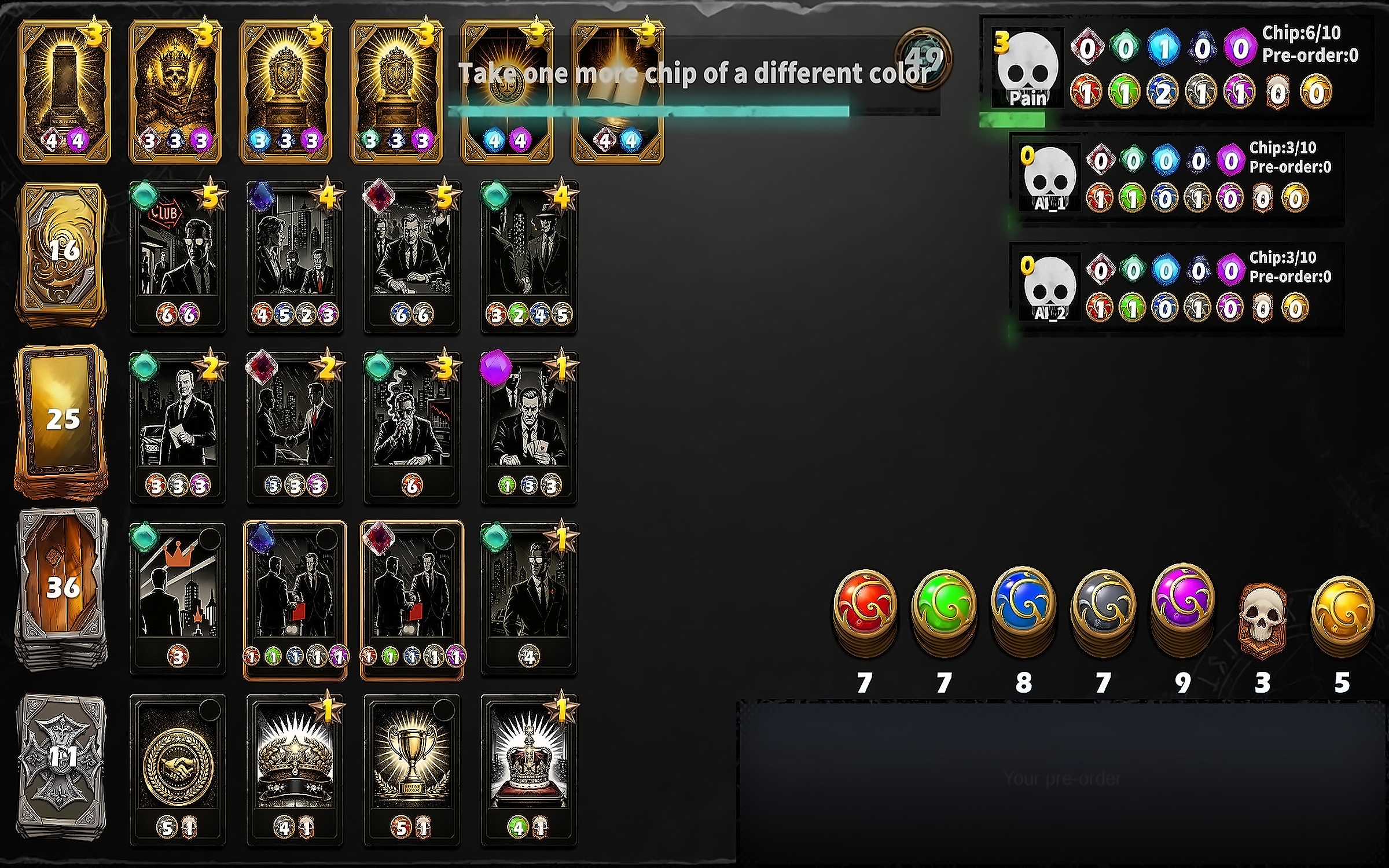Select the golden deck showing 16
This screenshot has width=1389, height=868.
63,252
